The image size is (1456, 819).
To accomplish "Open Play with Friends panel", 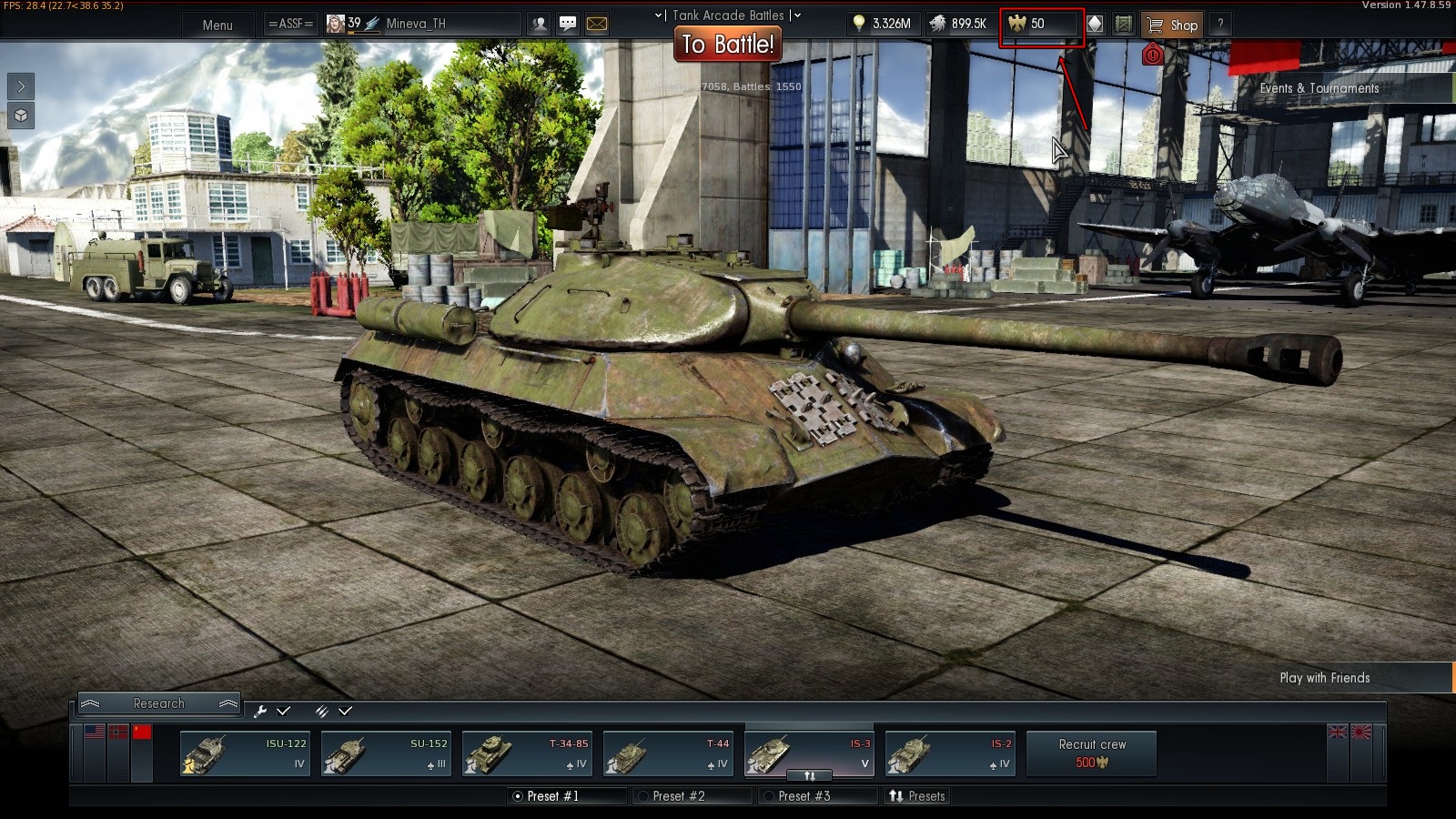I will point(1325,678).
